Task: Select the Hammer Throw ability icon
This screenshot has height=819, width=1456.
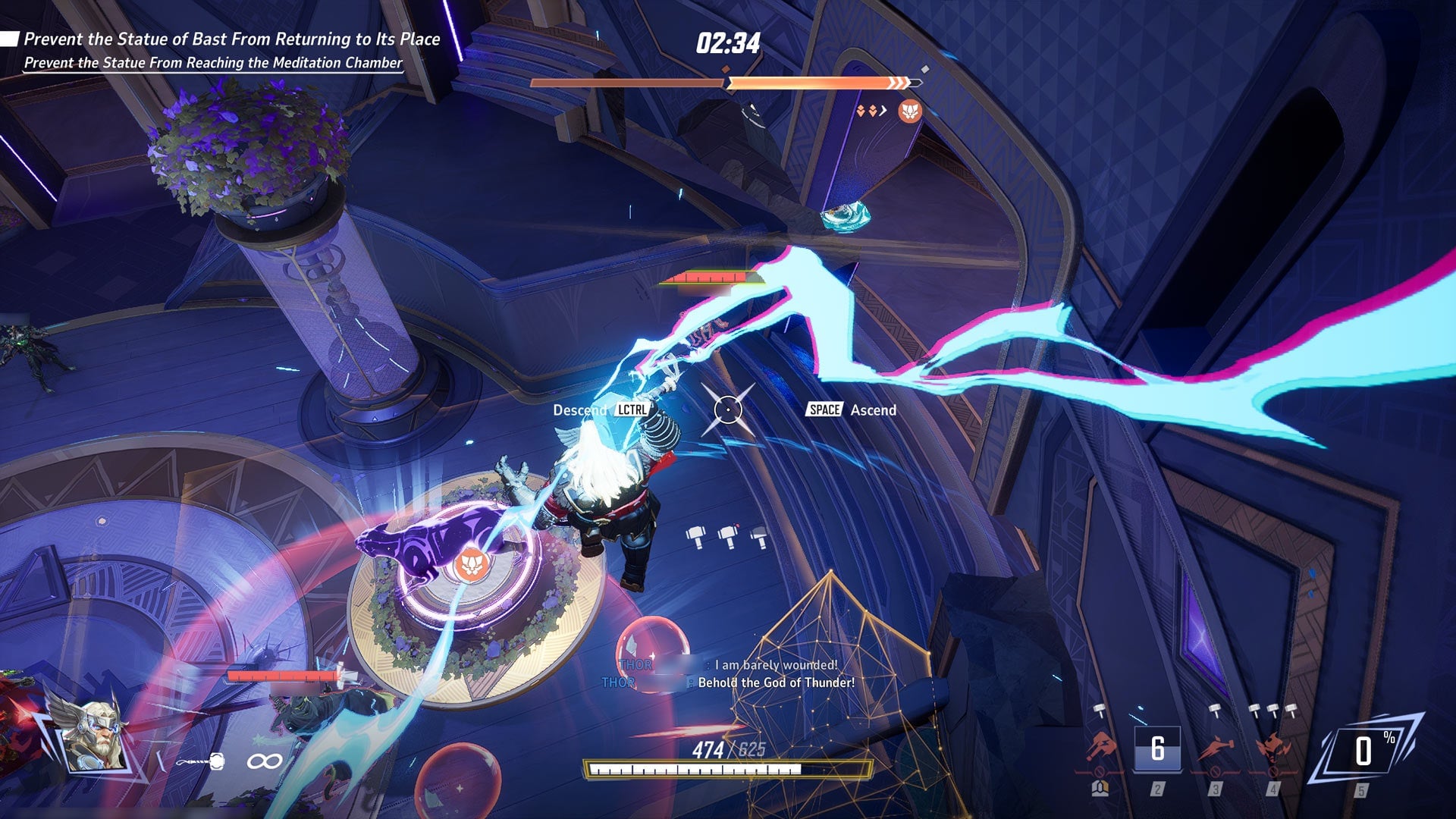Action: (1100, 745)
